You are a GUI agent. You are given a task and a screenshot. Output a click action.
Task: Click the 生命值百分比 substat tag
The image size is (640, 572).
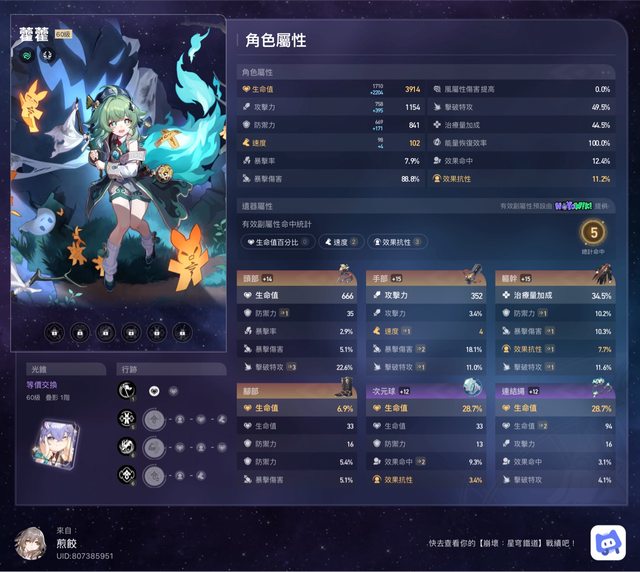[x=278, y=241]
